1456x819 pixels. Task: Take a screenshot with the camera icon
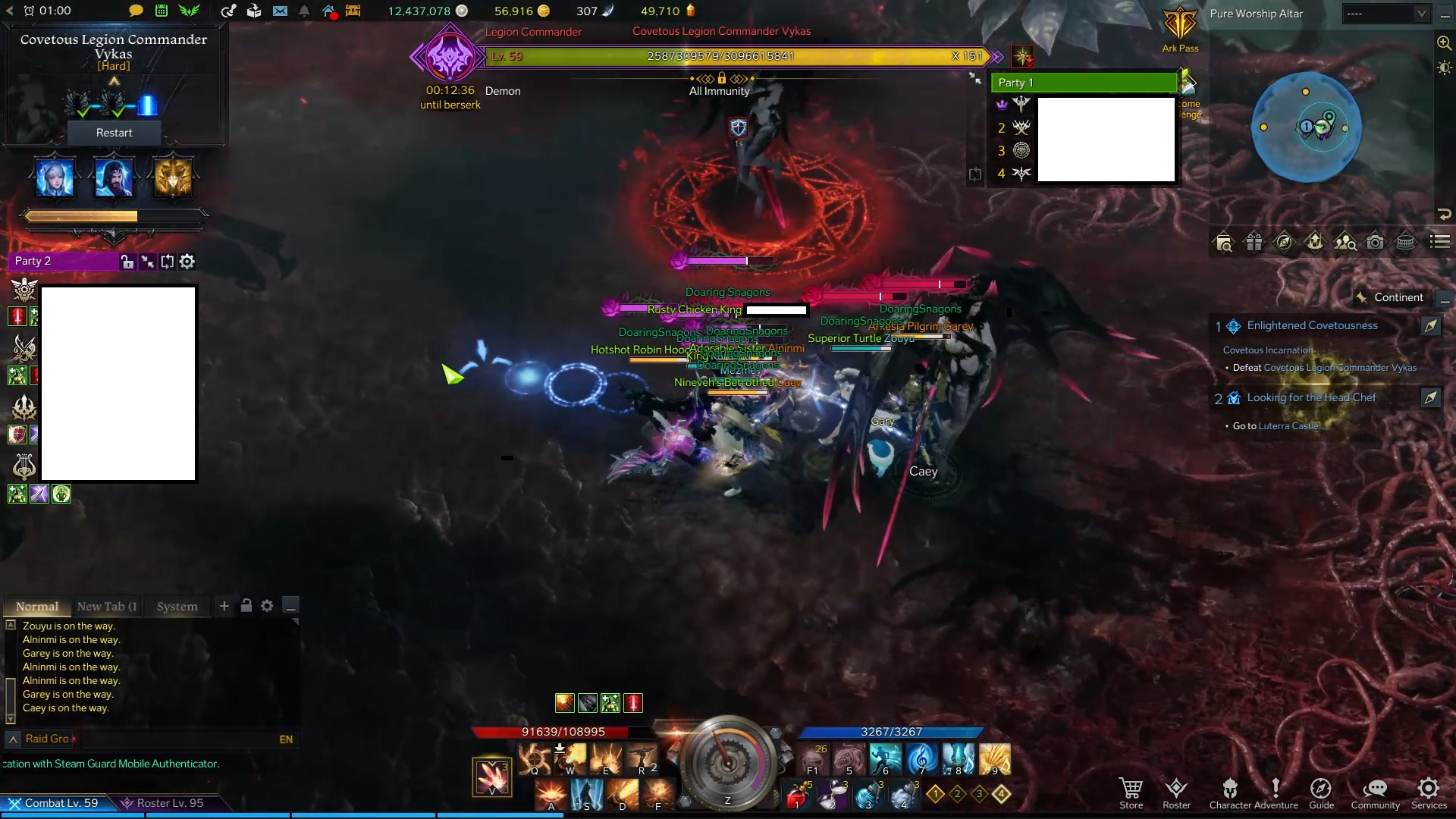point(1375,242)
